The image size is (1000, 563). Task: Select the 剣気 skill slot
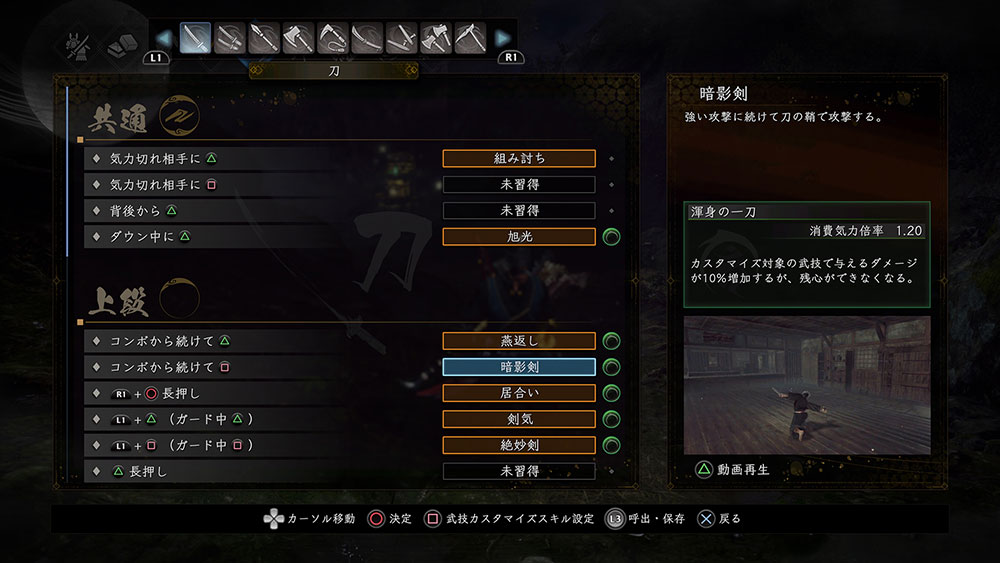click(519, 419)
